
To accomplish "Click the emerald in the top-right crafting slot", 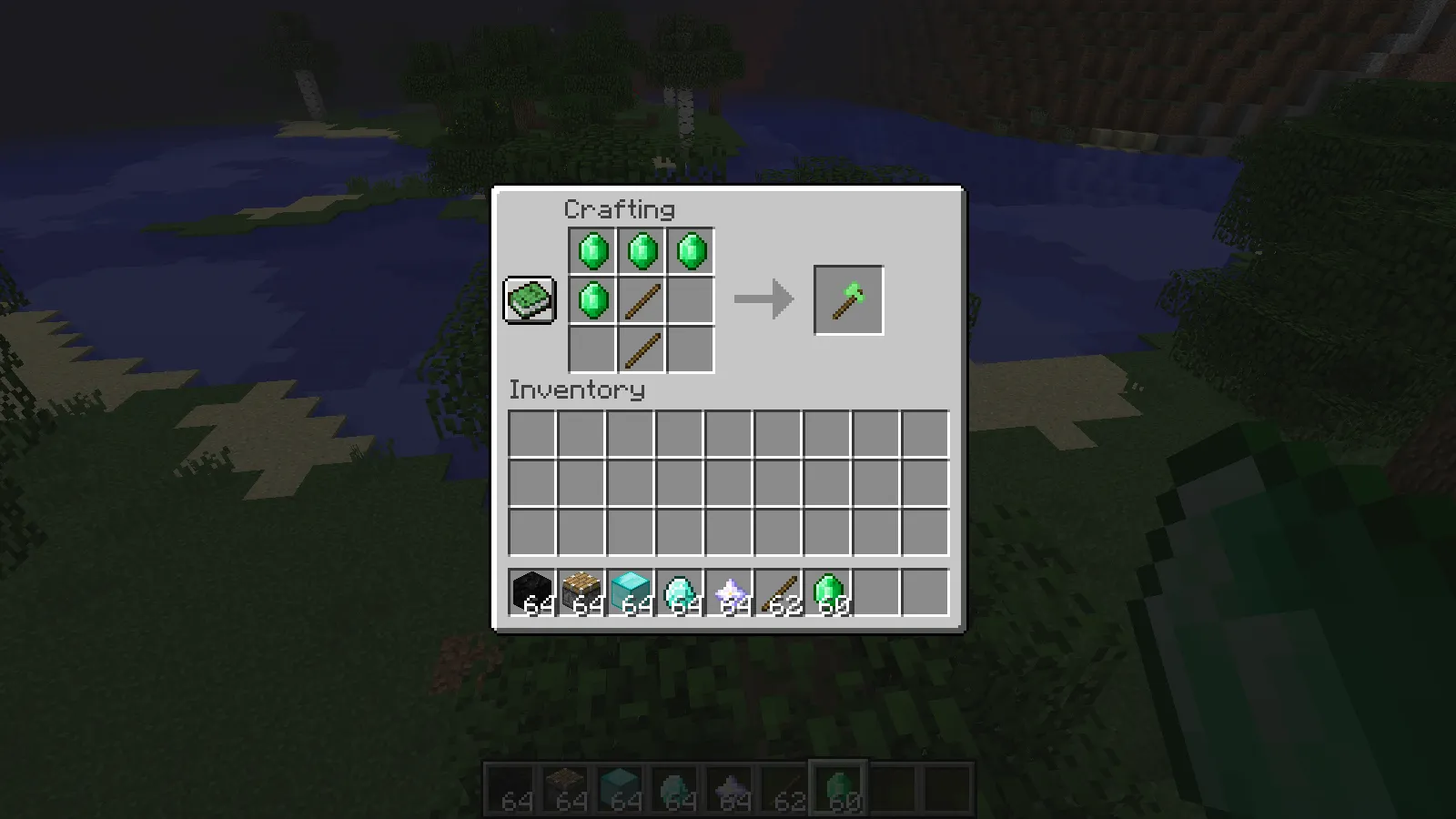I will click(691, 250).
